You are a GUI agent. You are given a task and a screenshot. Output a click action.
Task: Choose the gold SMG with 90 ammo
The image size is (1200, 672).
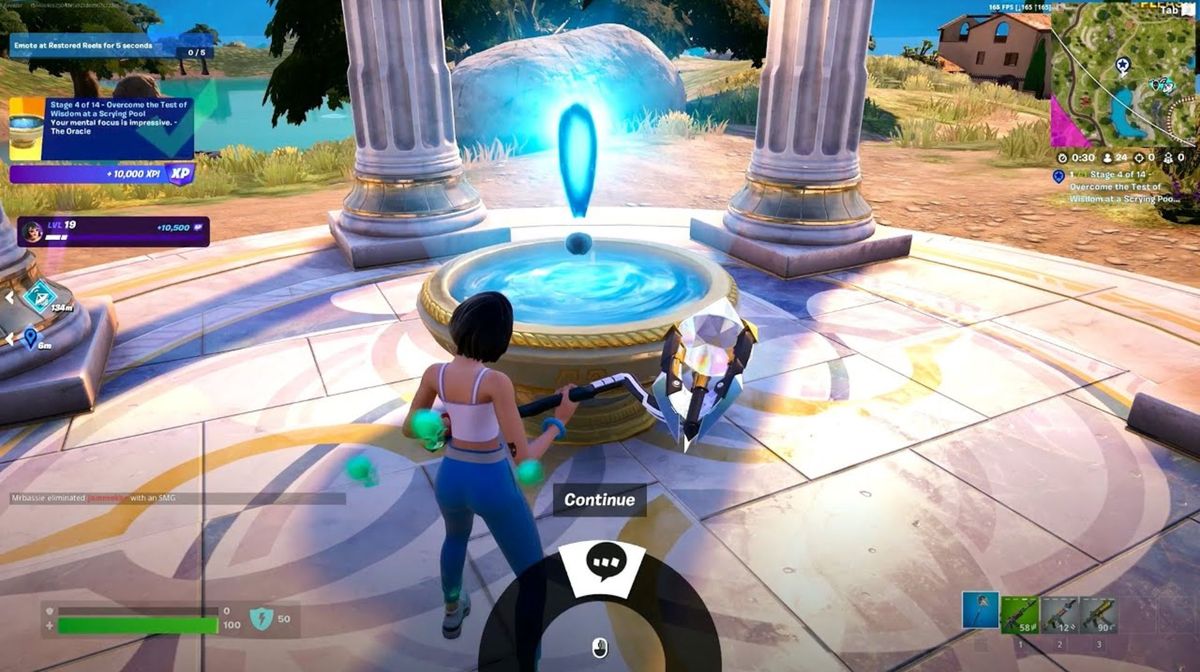tap(1098, 613)
